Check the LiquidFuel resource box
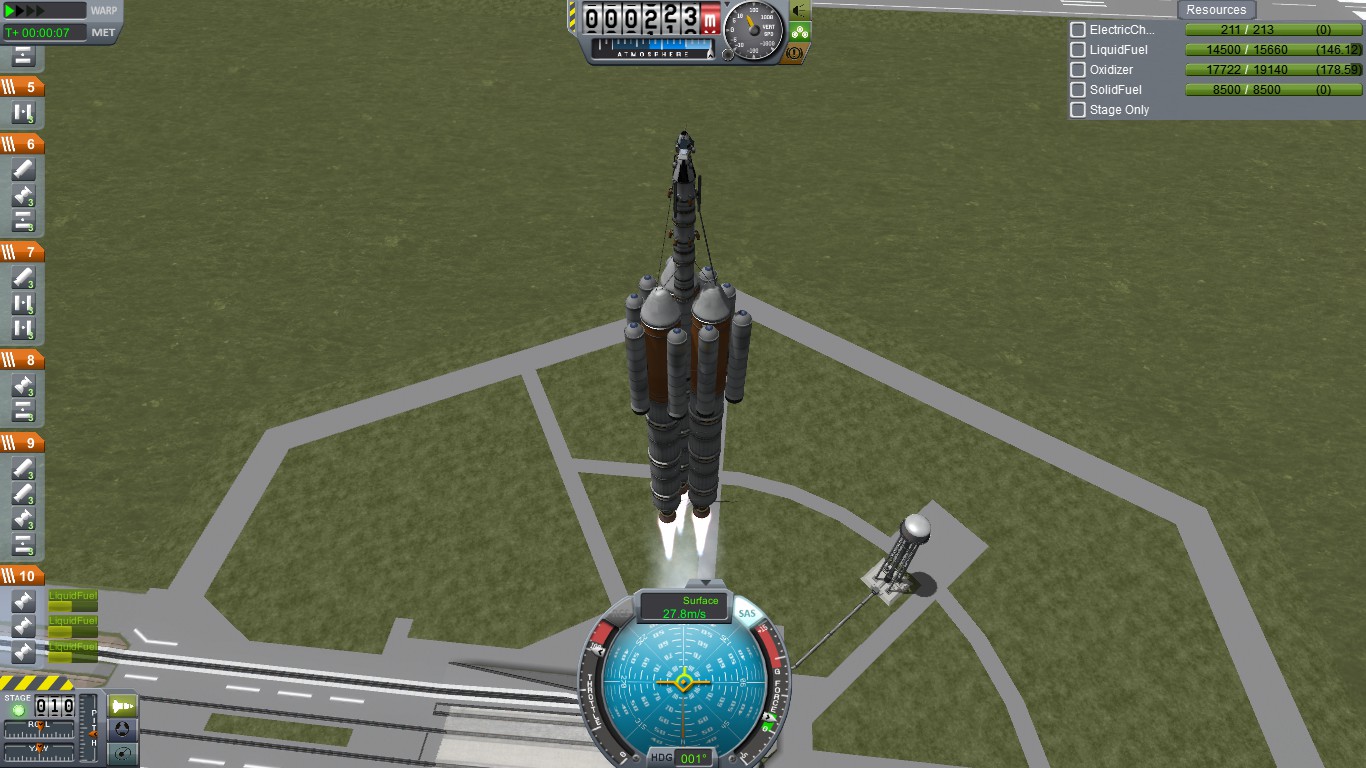 click(1078, 50)
